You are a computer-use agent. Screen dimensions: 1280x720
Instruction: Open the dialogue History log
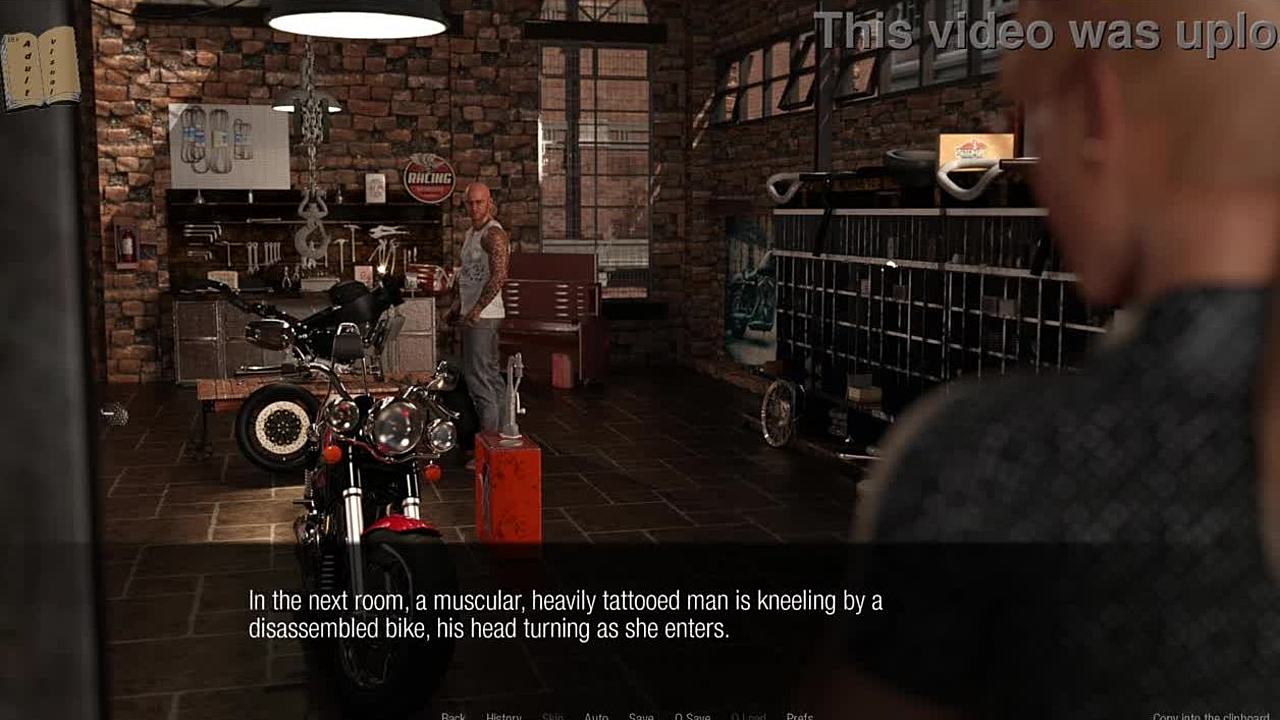[504, 716]
